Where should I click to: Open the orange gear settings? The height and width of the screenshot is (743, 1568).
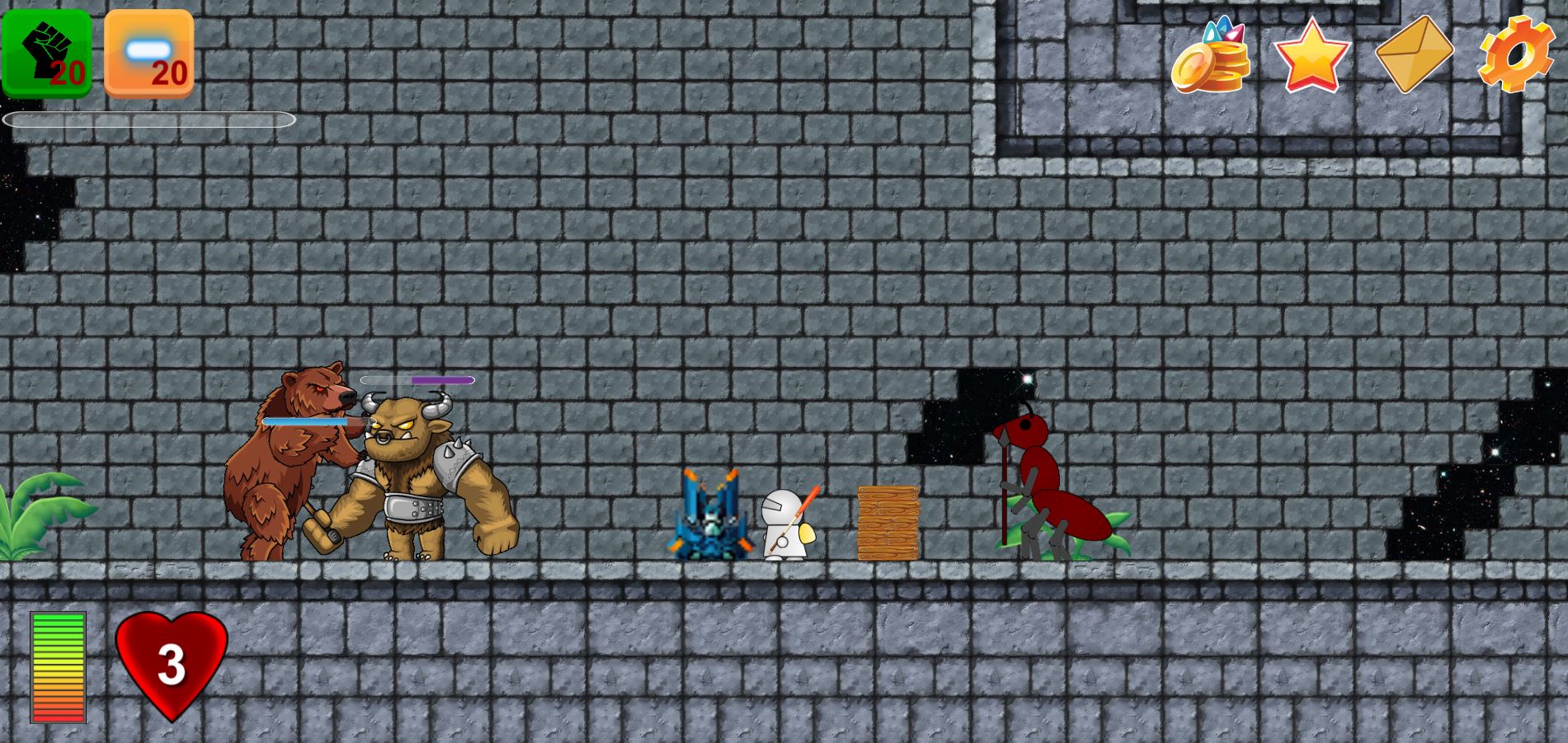coord(1516,54)
